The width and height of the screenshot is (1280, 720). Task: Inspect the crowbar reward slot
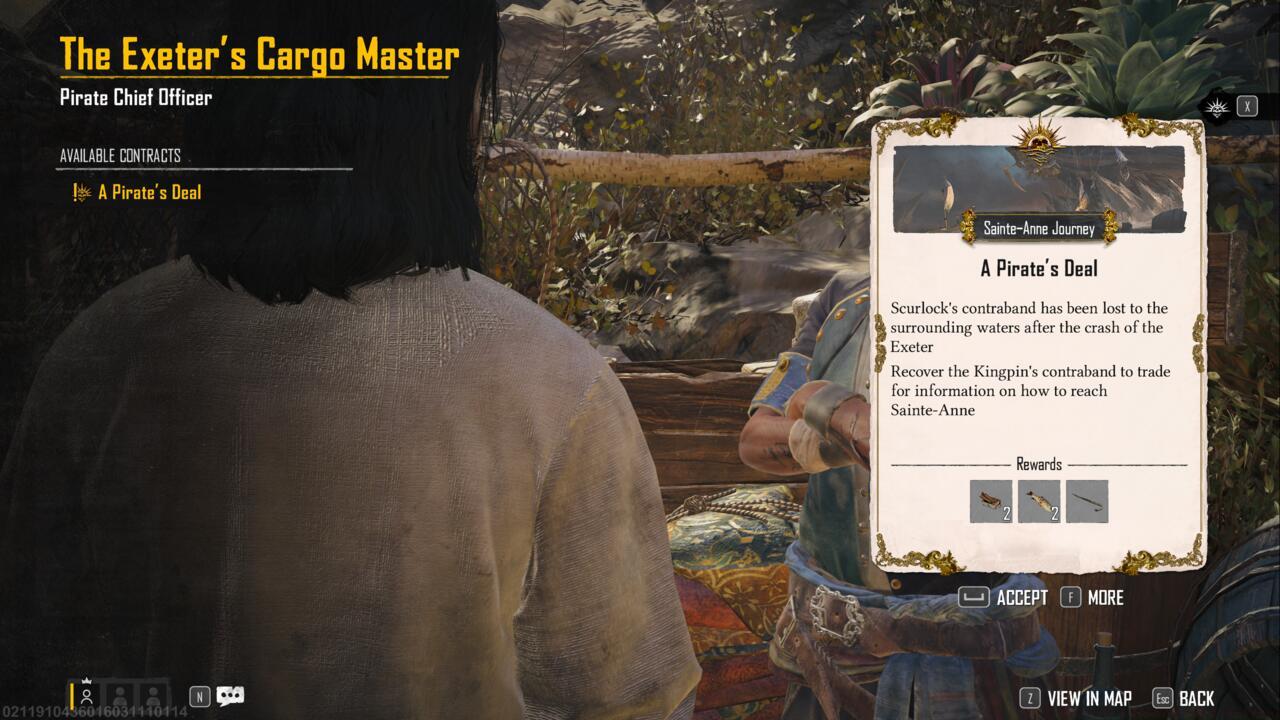tap(1087, 501)
